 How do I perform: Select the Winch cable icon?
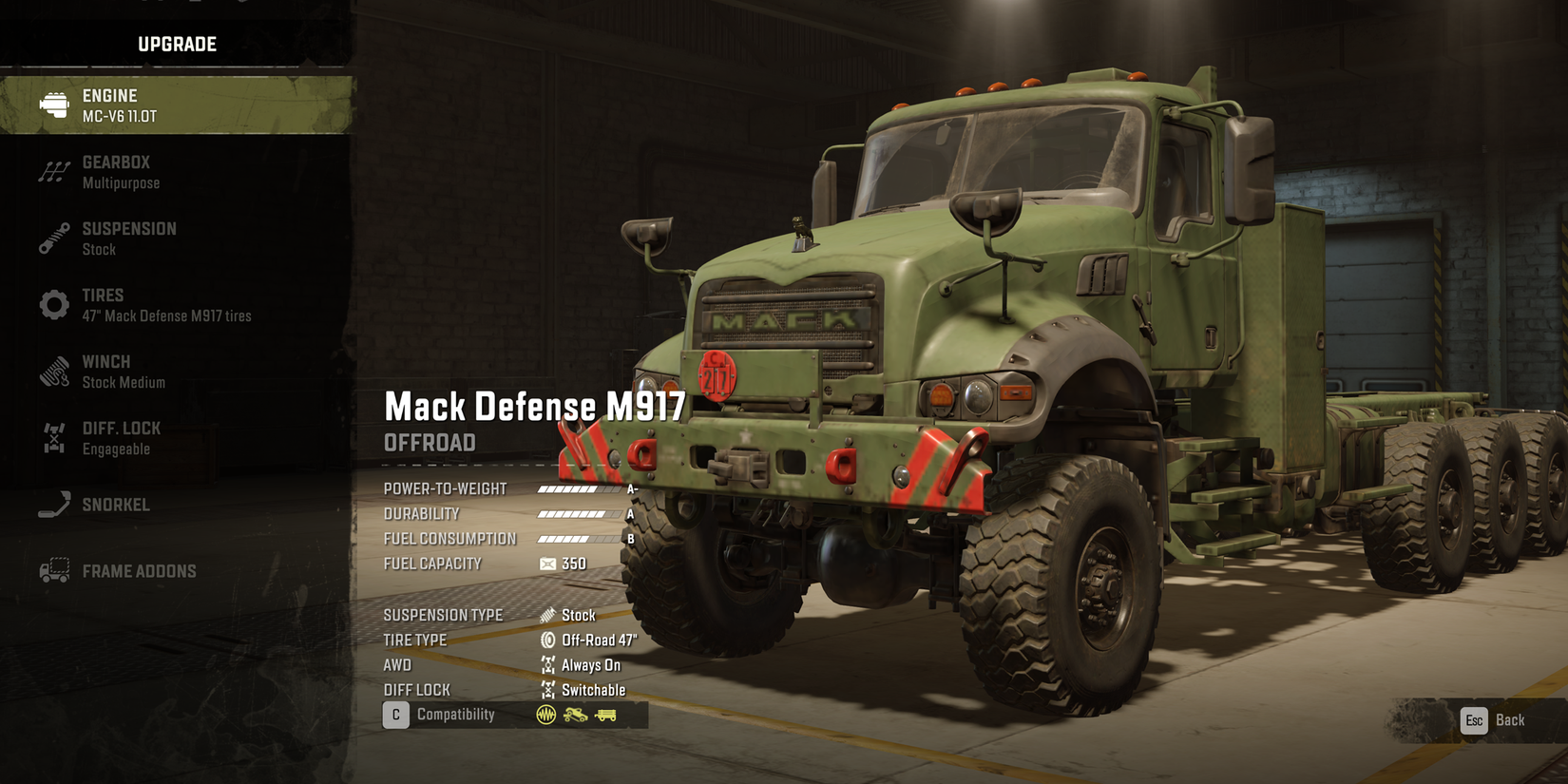tap(53, 371)
